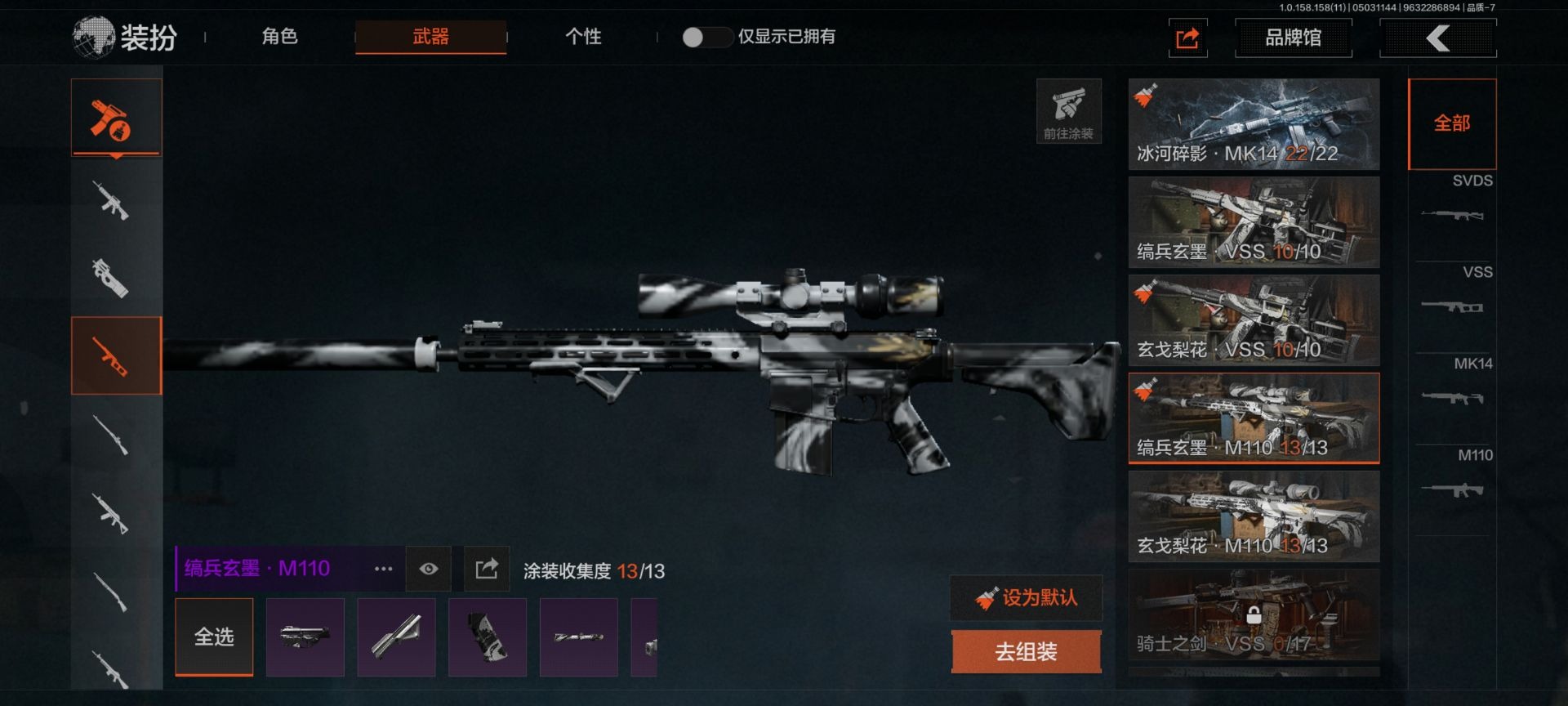This screenshot has width=1568, height=706.
Task: Open the 个性 tab
Action: click(x=583, y=37)
